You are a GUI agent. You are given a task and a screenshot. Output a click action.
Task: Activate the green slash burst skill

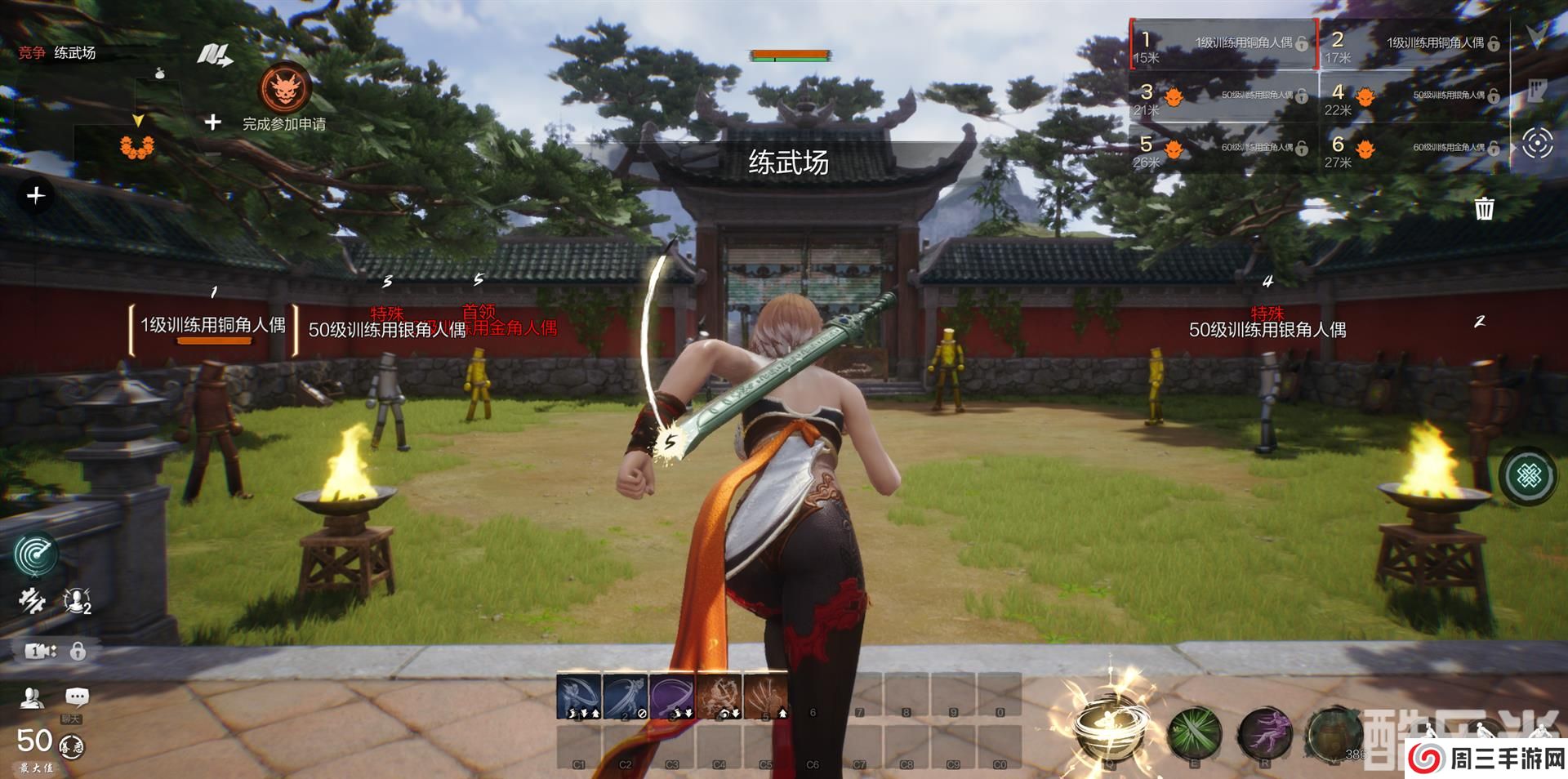click(1195, 732)
